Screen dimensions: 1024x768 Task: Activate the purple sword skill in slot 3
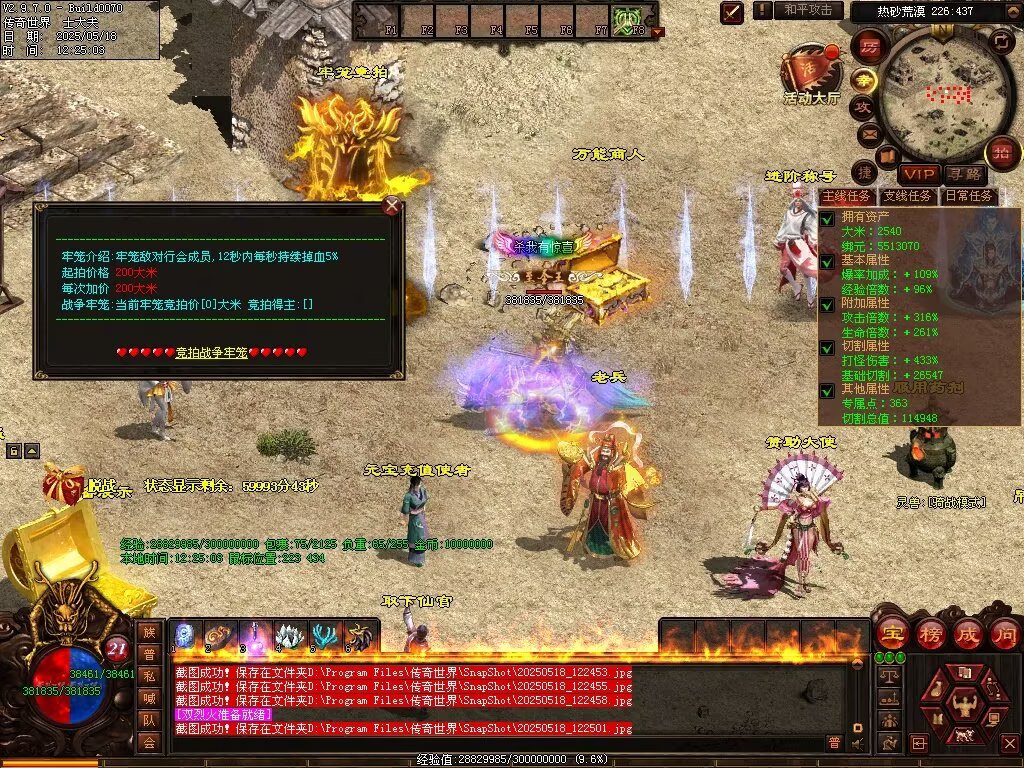254,636
